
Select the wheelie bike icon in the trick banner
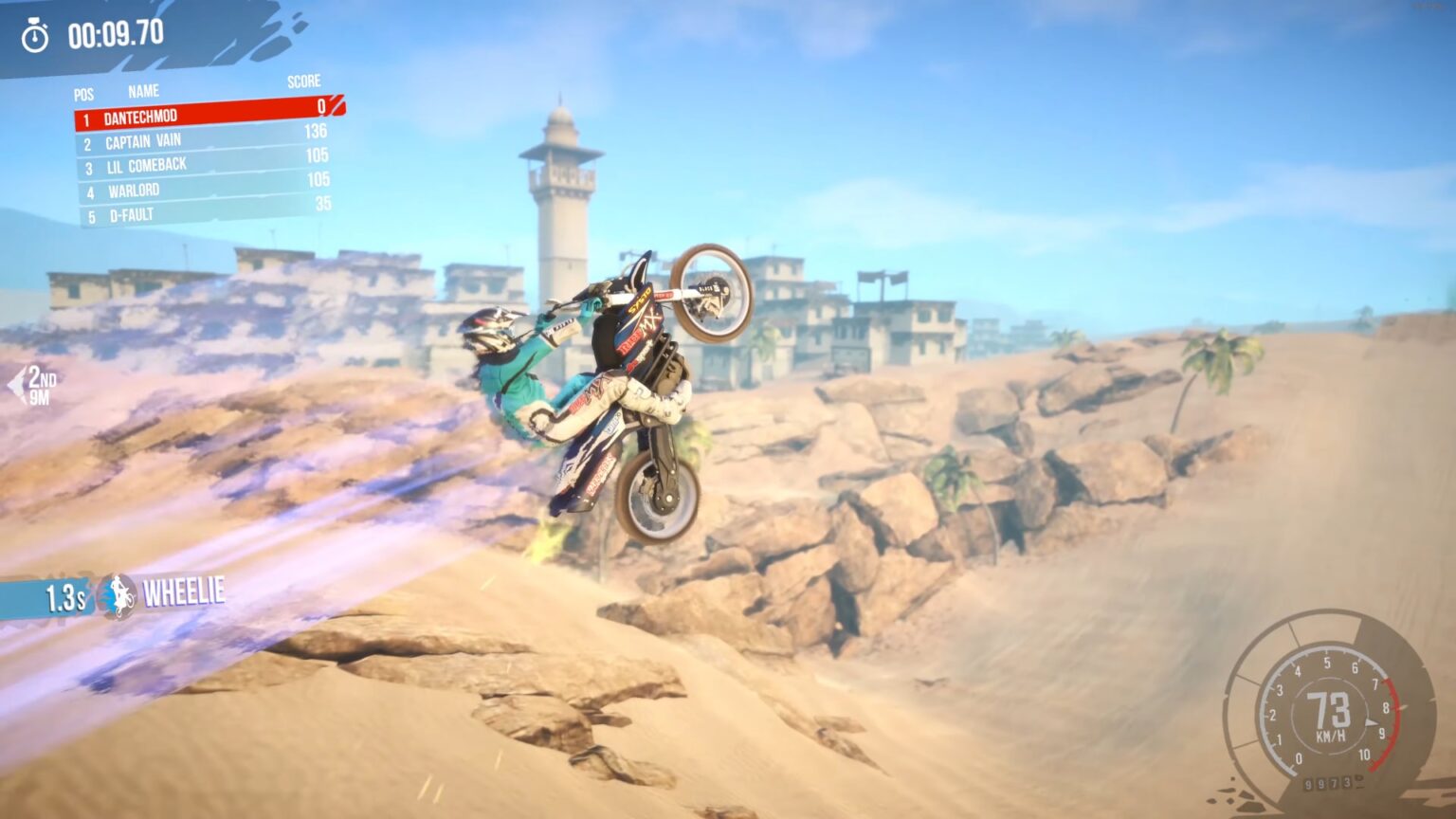click(x=117, y=594)
